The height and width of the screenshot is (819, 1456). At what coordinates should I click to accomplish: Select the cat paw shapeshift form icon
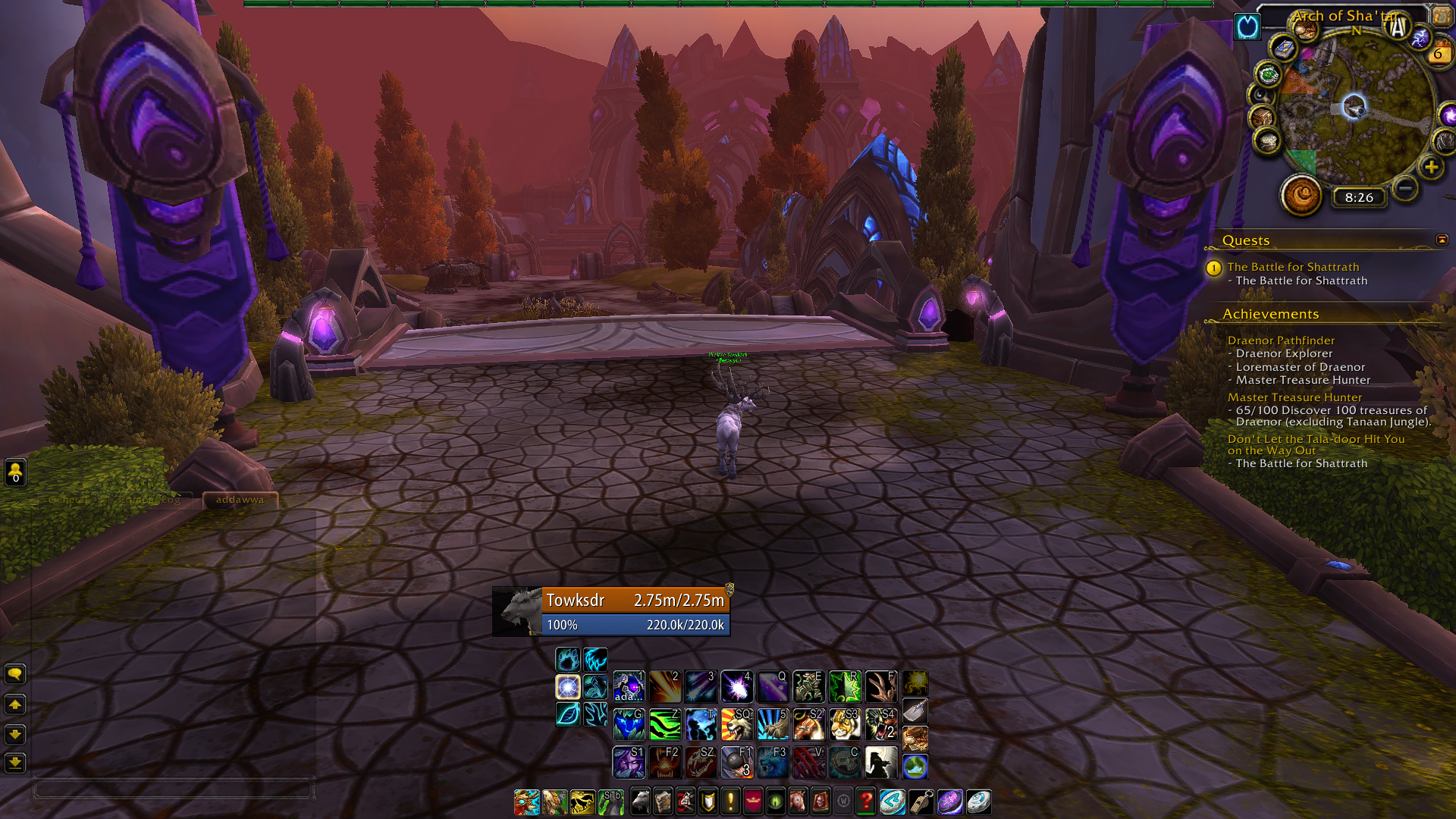coord(568,659)
